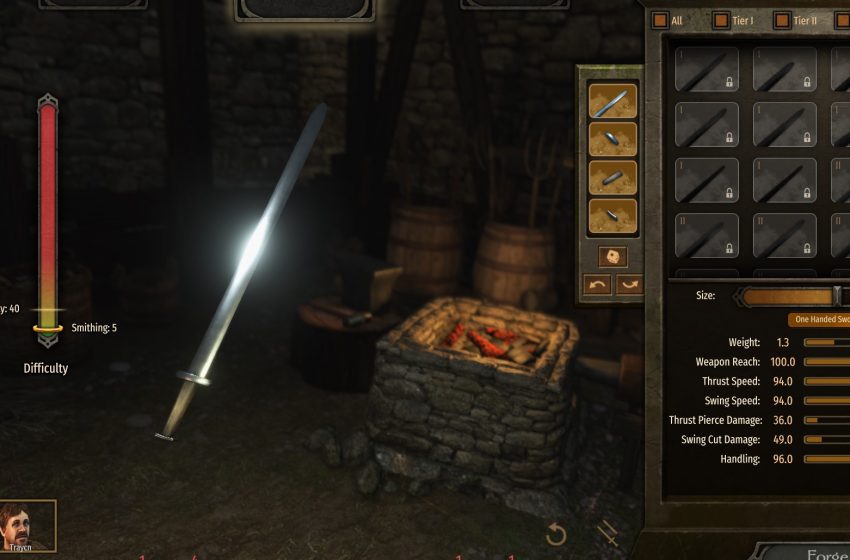Viewport: 850px width, 560px height.
Task: Select the pommel piece category
Action: coord(613,215)
